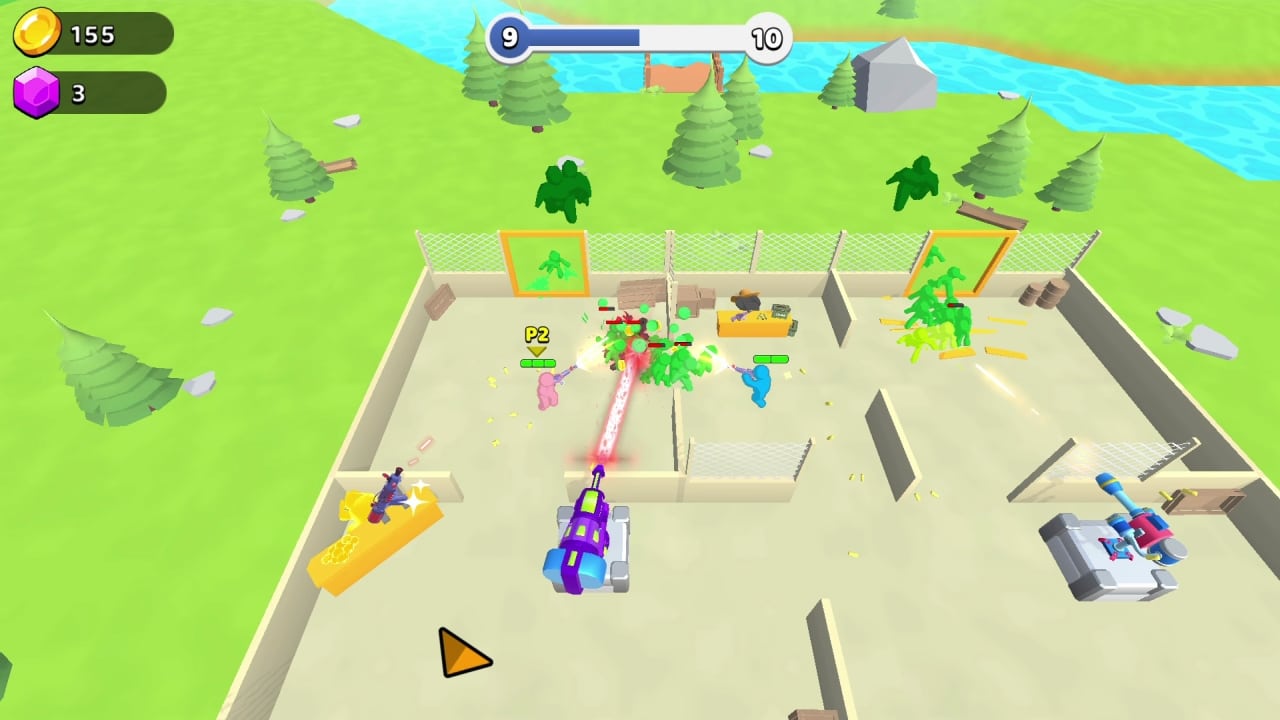Screen dimensions: 1280x720
Task: Click the level 9 circle badge
Action: click(509, 38)
